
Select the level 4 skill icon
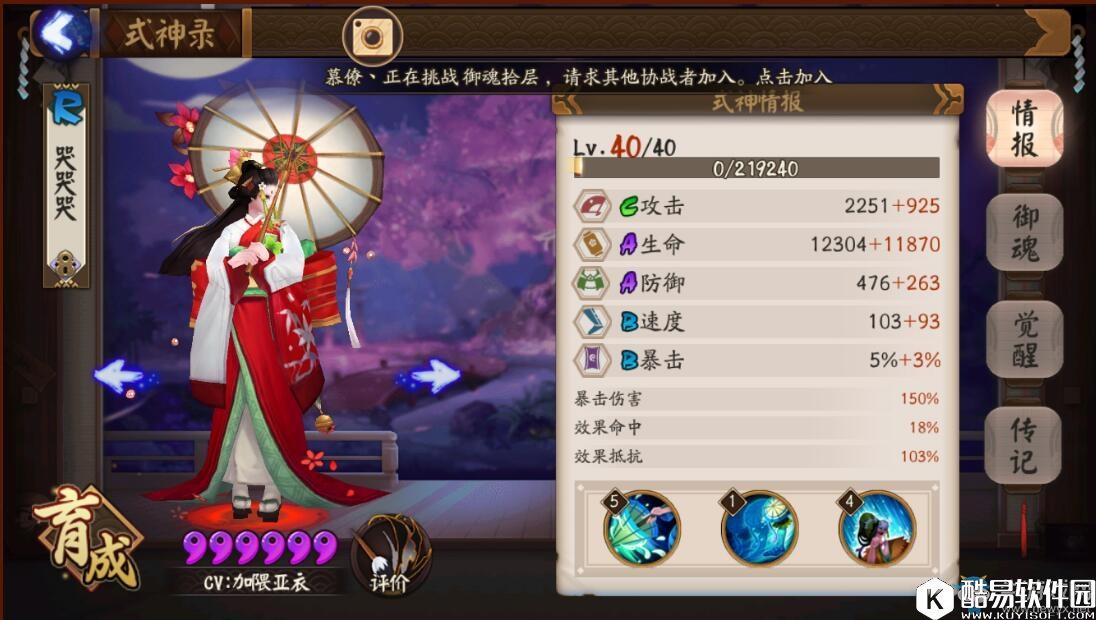(x=876, y=528)
